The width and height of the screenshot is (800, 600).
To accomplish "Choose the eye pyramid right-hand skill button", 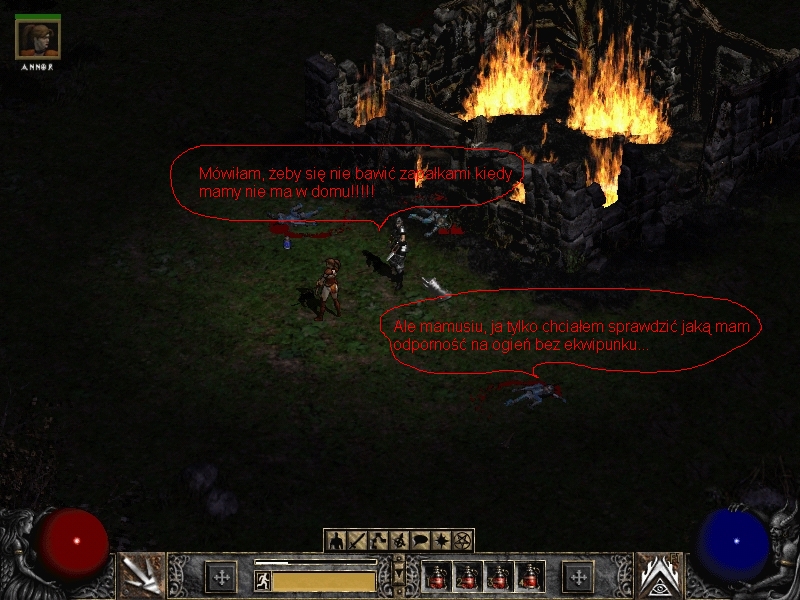I will coord(660,575).
